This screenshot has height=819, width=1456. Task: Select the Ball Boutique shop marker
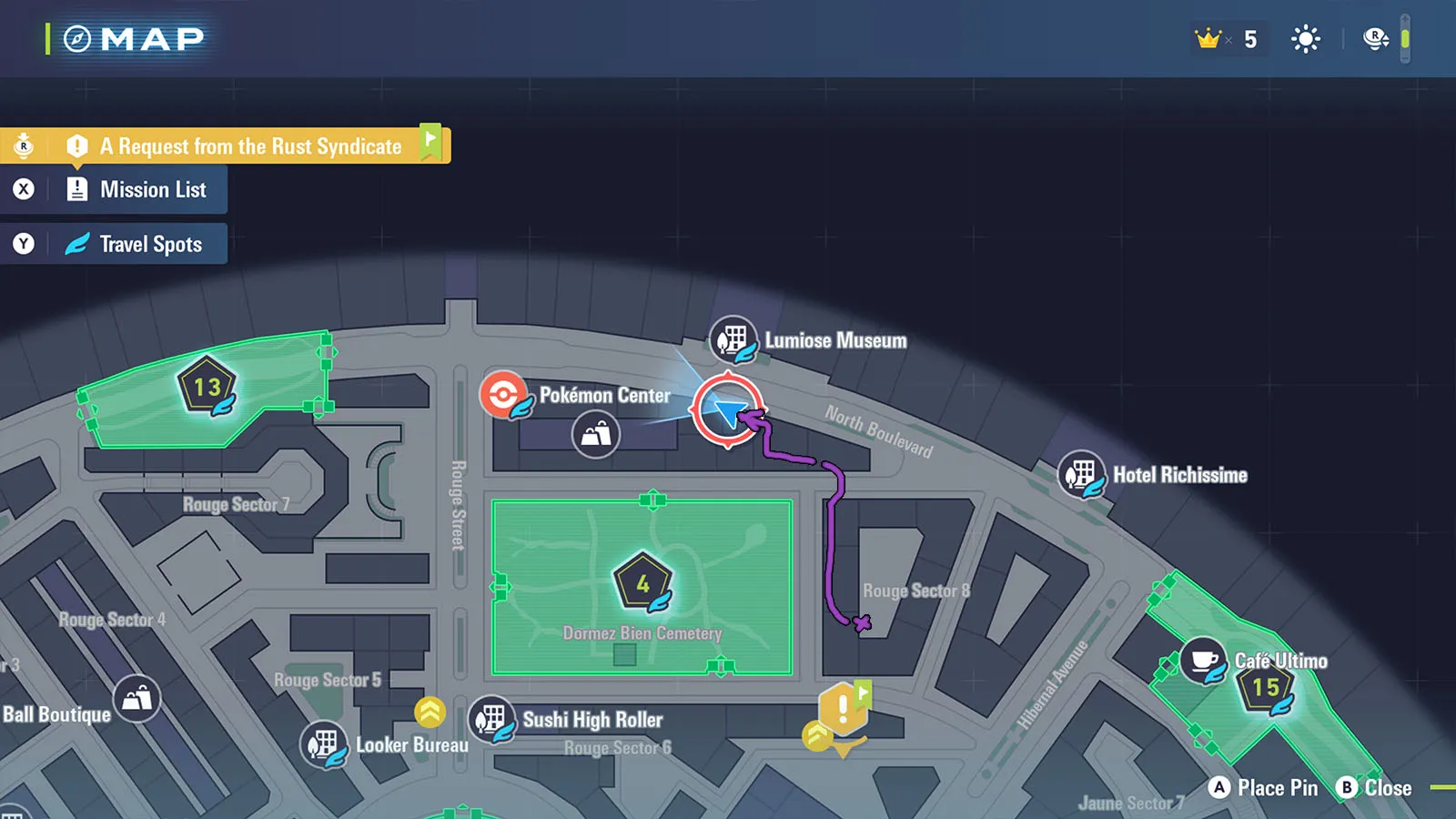pyautogui.click(x=137, y=699)
